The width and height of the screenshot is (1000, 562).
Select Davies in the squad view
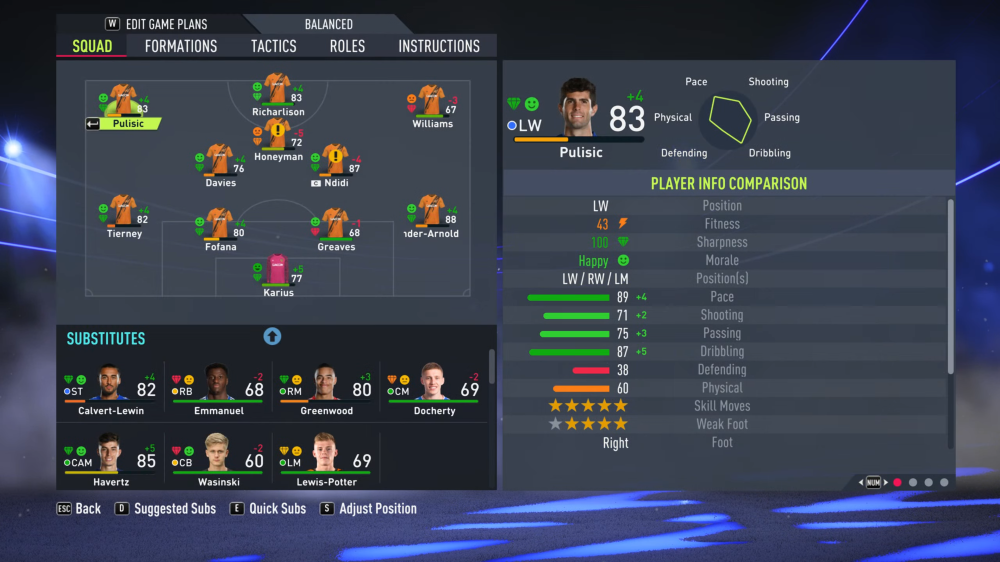[220, 165]
